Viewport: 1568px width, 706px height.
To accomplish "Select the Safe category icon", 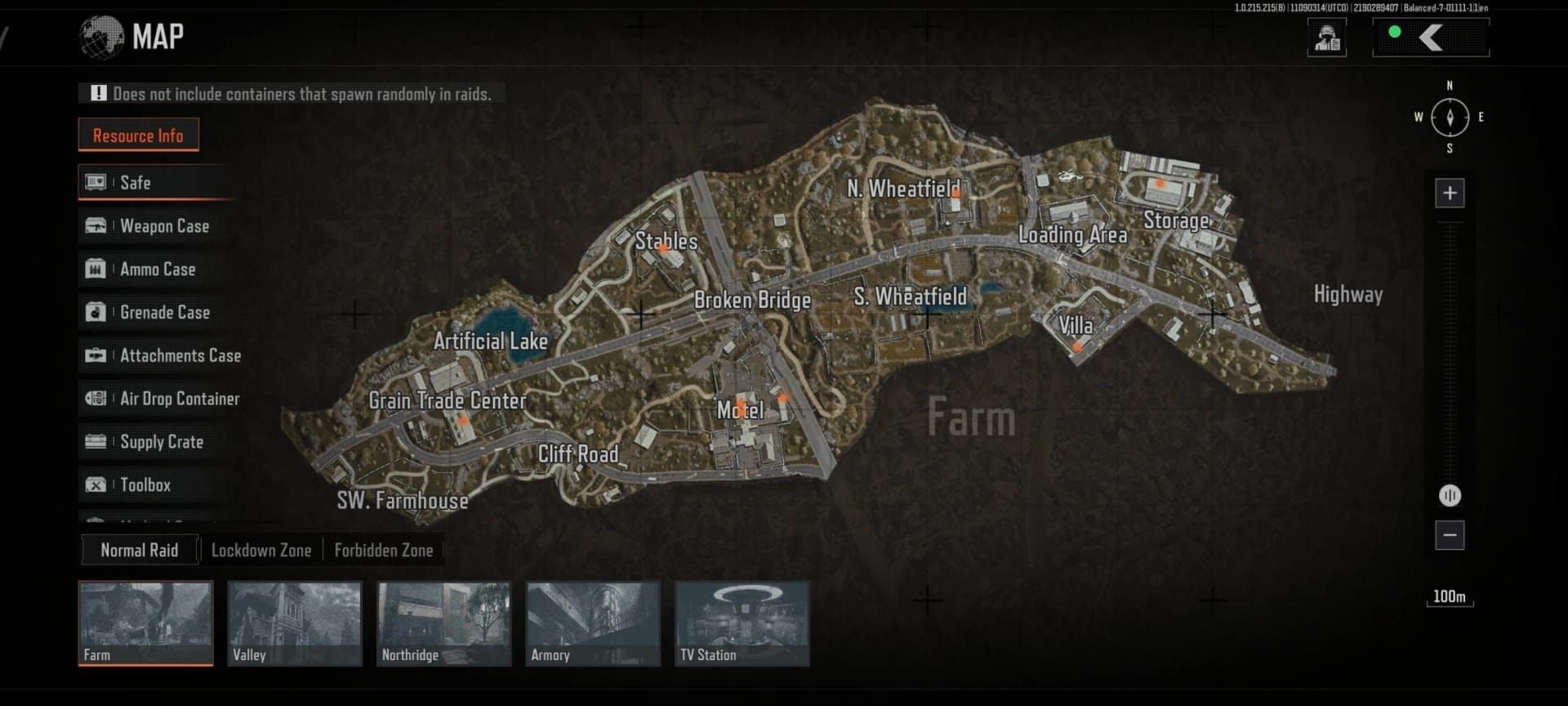I will pos(96,182).
